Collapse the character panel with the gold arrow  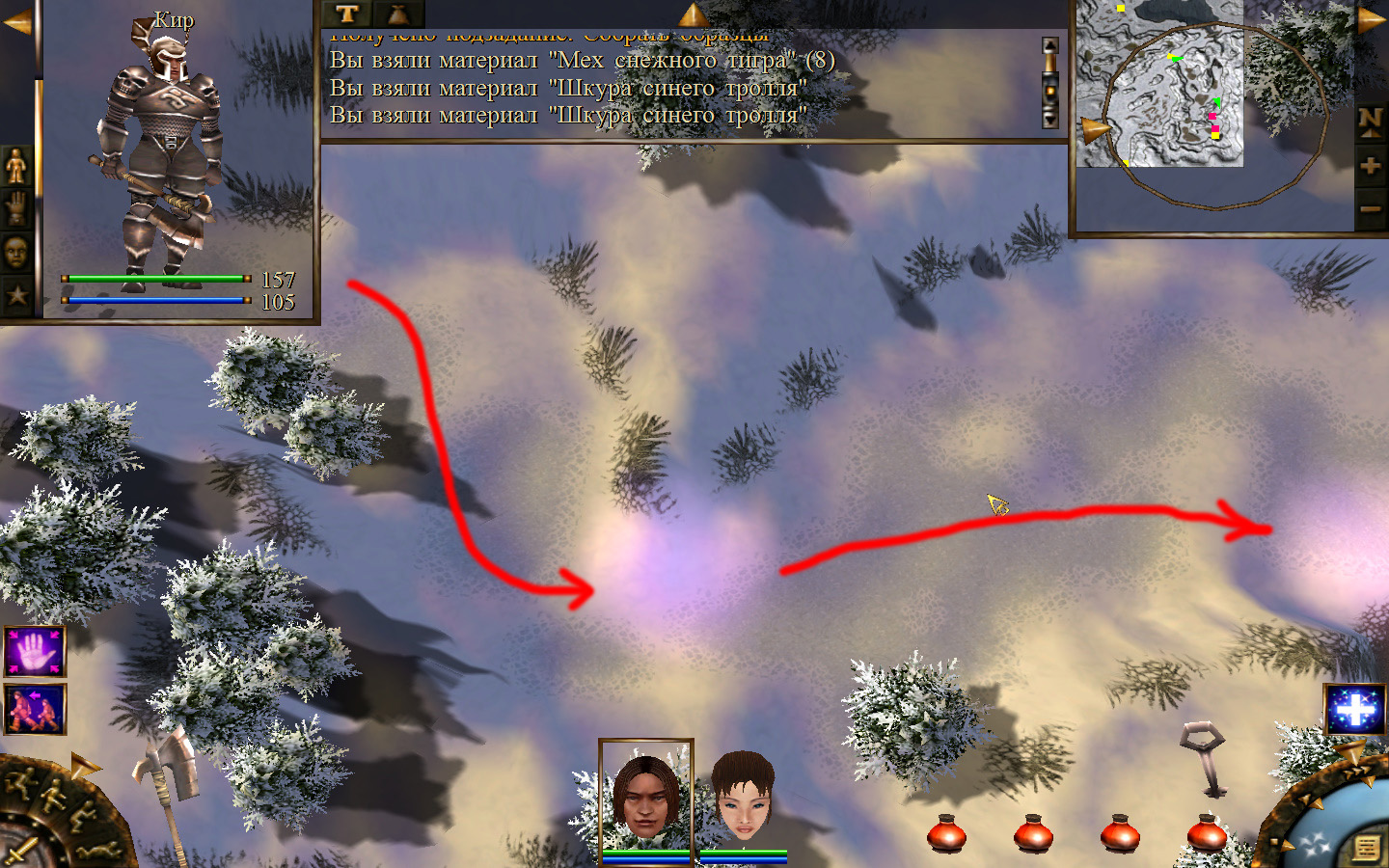[x=16, y=21]
